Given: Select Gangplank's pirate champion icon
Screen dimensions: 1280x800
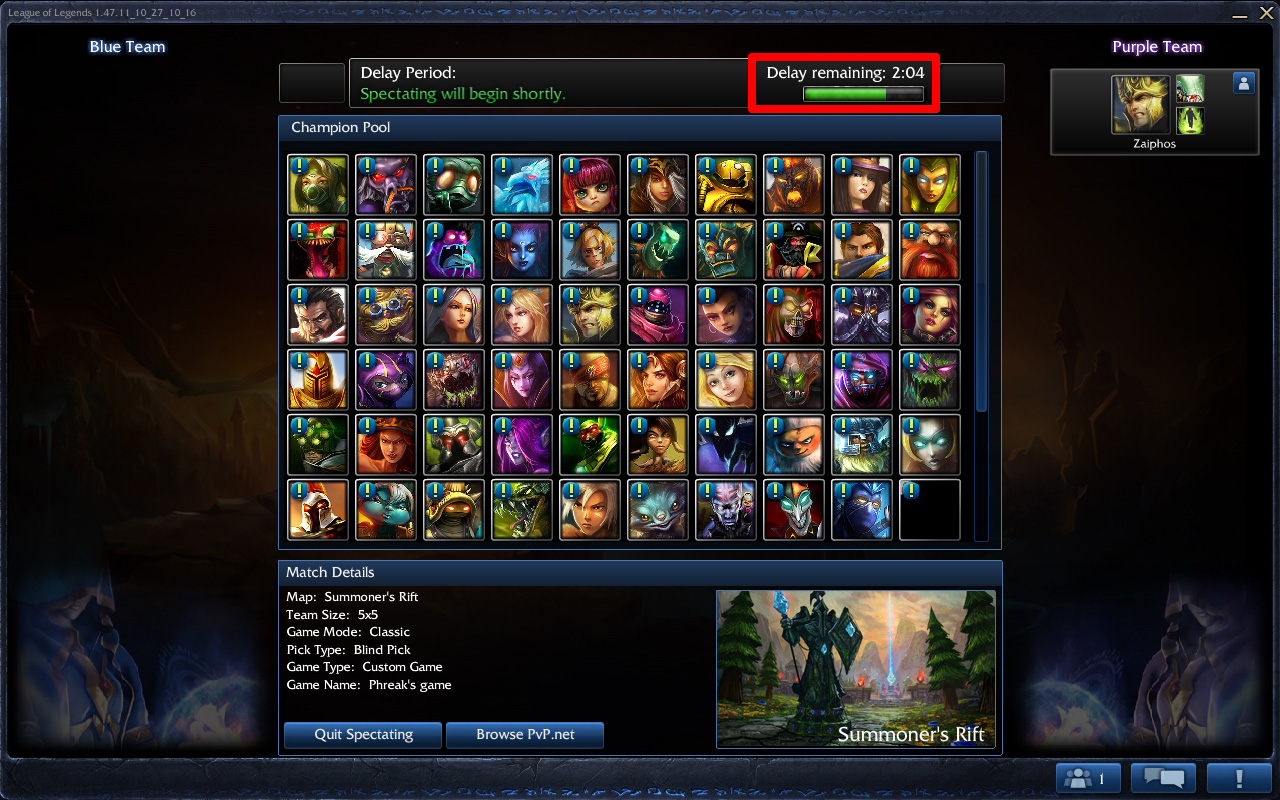Looking at the screenshot, I should 794,250.
